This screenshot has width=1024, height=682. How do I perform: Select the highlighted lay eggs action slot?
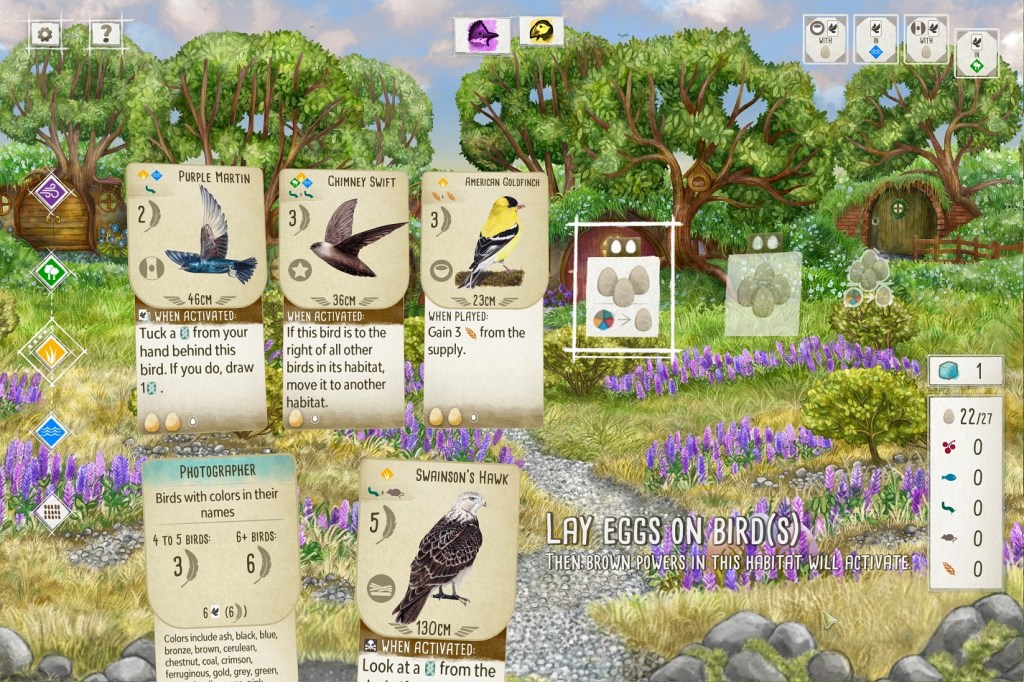tap(622, 292)
